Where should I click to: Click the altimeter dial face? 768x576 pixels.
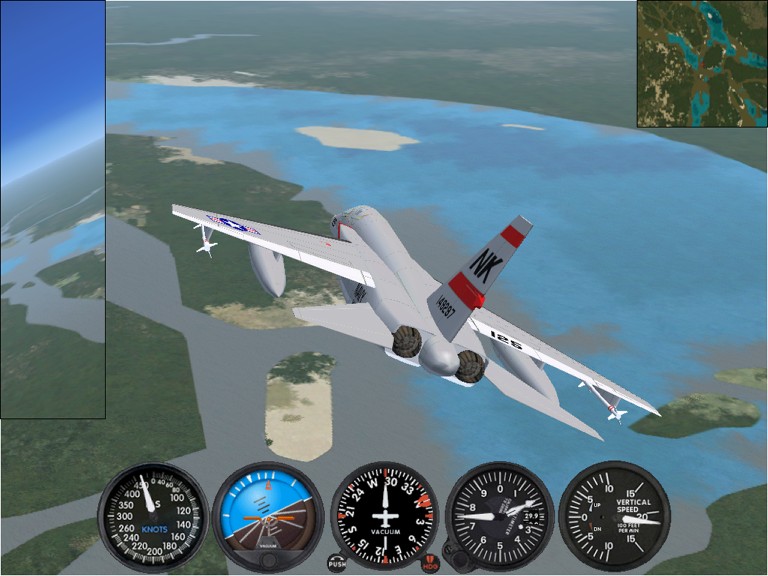(x=499, y=516)
